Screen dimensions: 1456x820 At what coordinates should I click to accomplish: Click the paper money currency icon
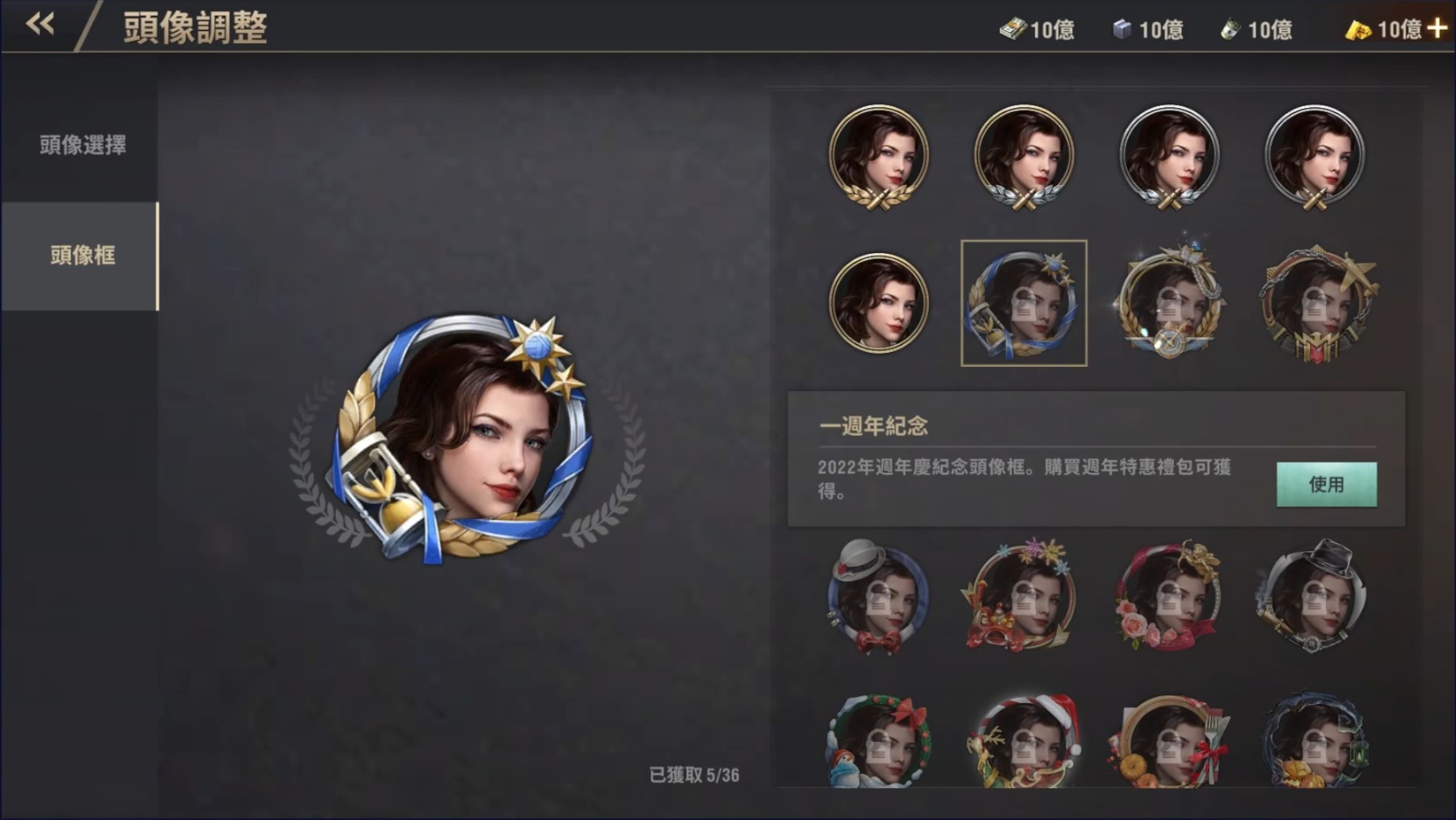tap(1016, 29)
